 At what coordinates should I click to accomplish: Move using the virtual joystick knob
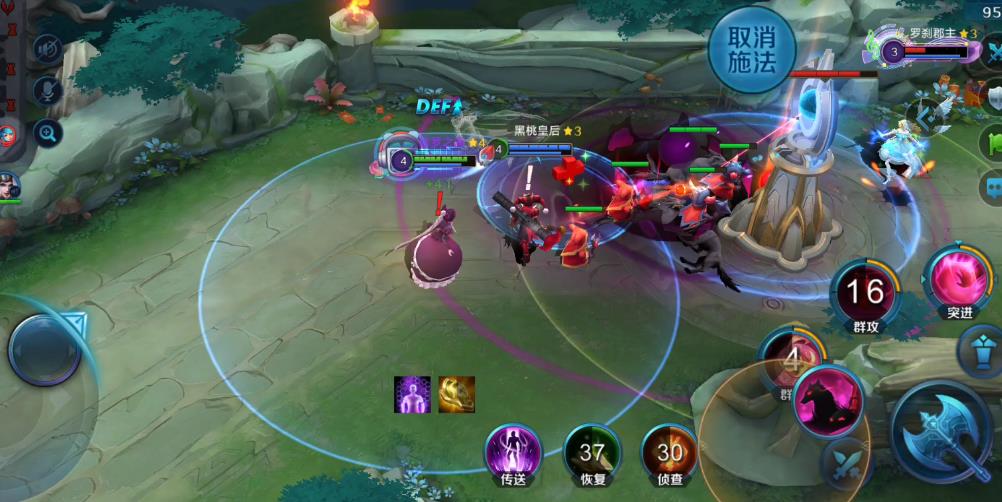point(44,350)
